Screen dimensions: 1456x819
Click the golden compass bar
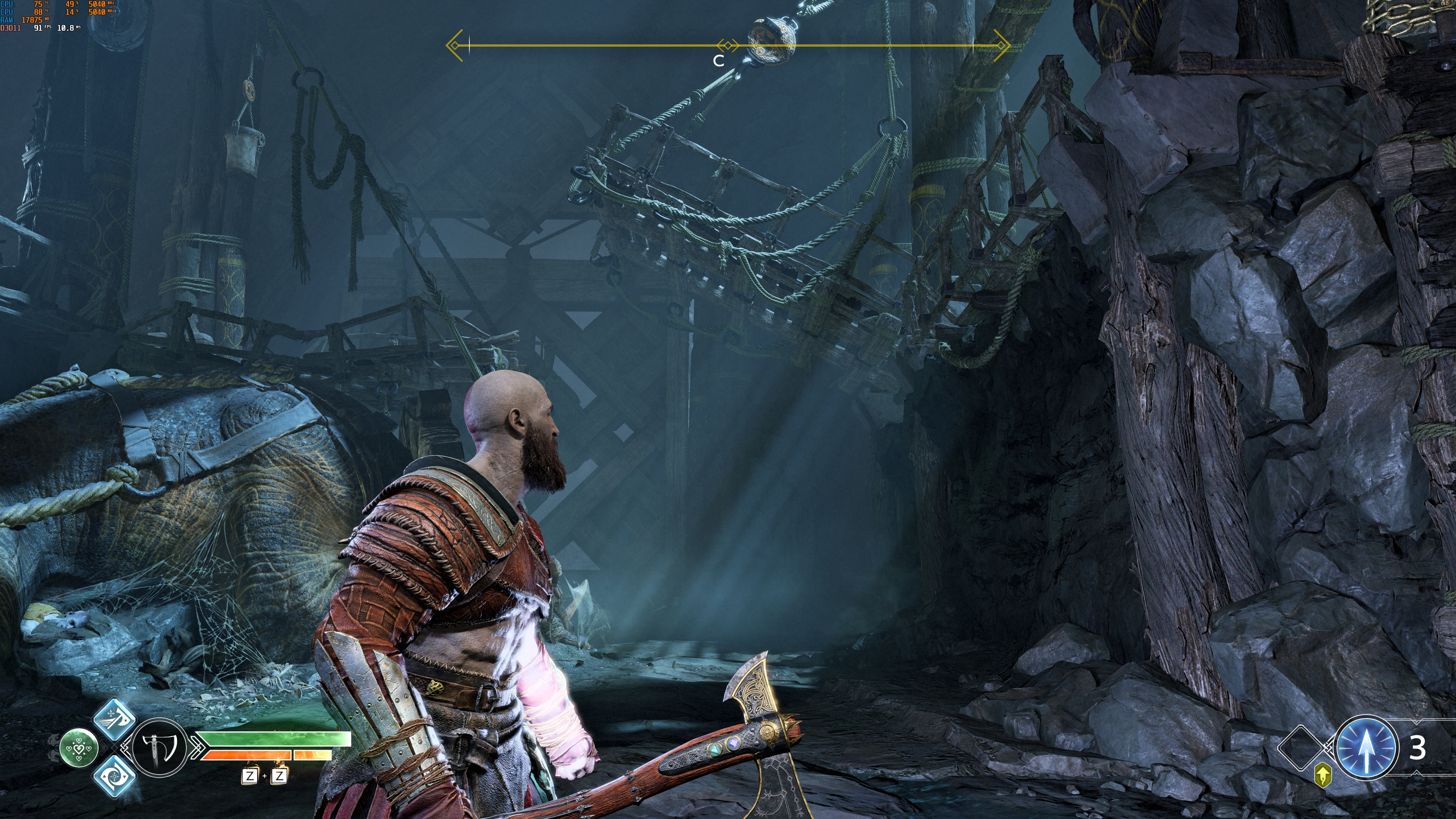point(728,45)
